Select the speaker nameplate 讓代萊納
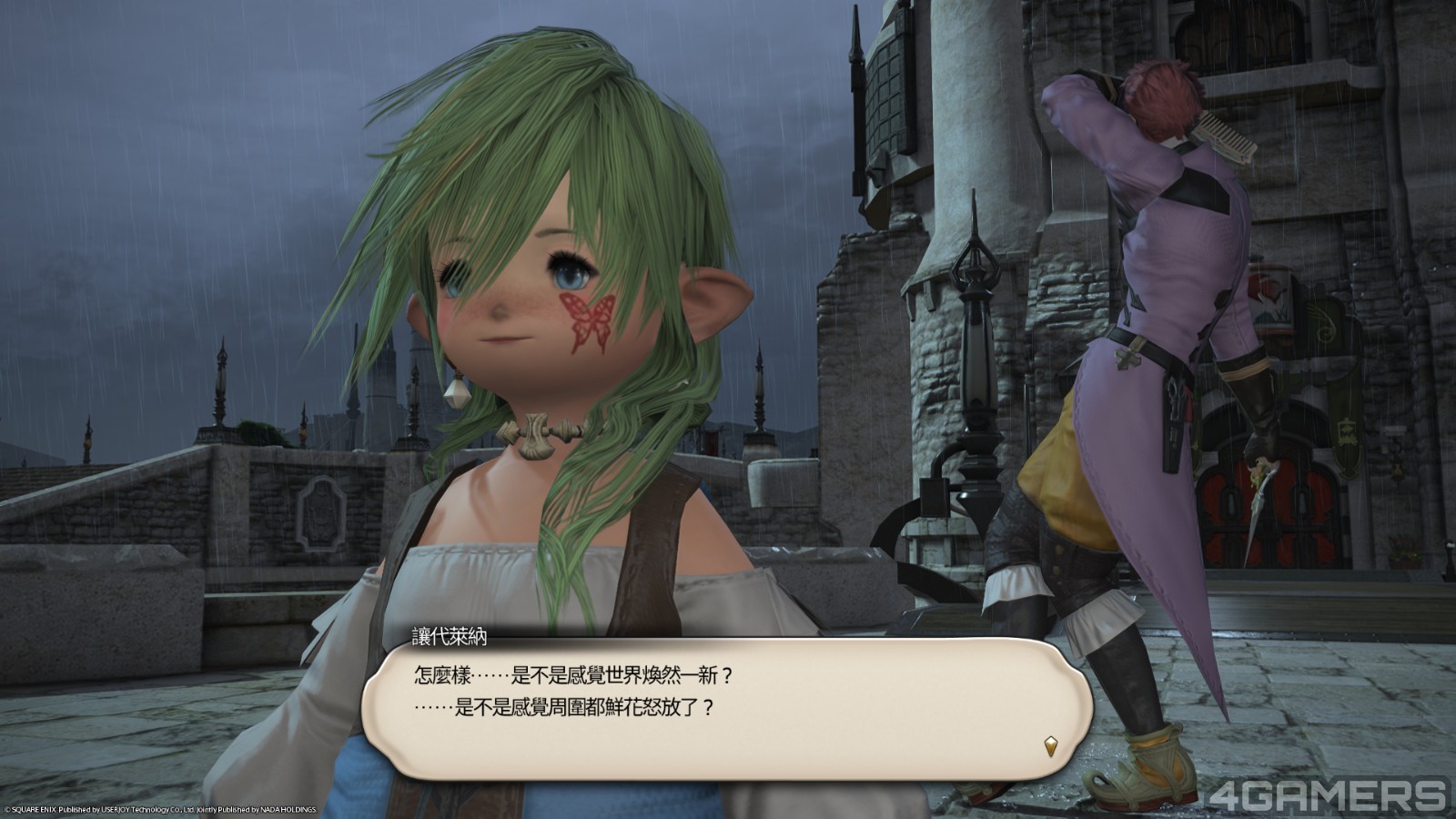The width and height of the screenshot is (1456, 819). coord(448,635)
